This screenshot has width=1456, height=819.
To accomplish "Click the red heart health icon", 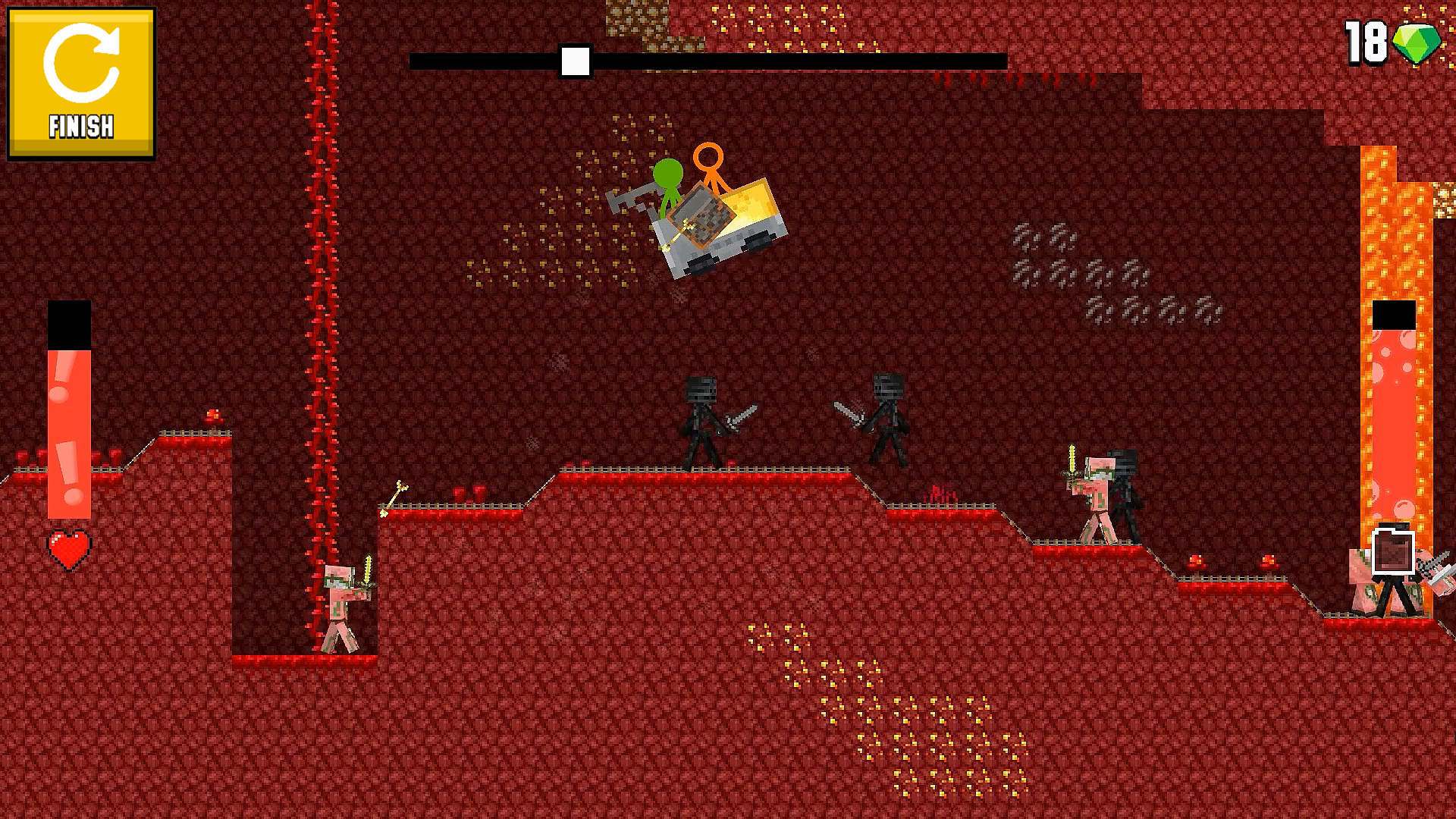I will point(70,548).
